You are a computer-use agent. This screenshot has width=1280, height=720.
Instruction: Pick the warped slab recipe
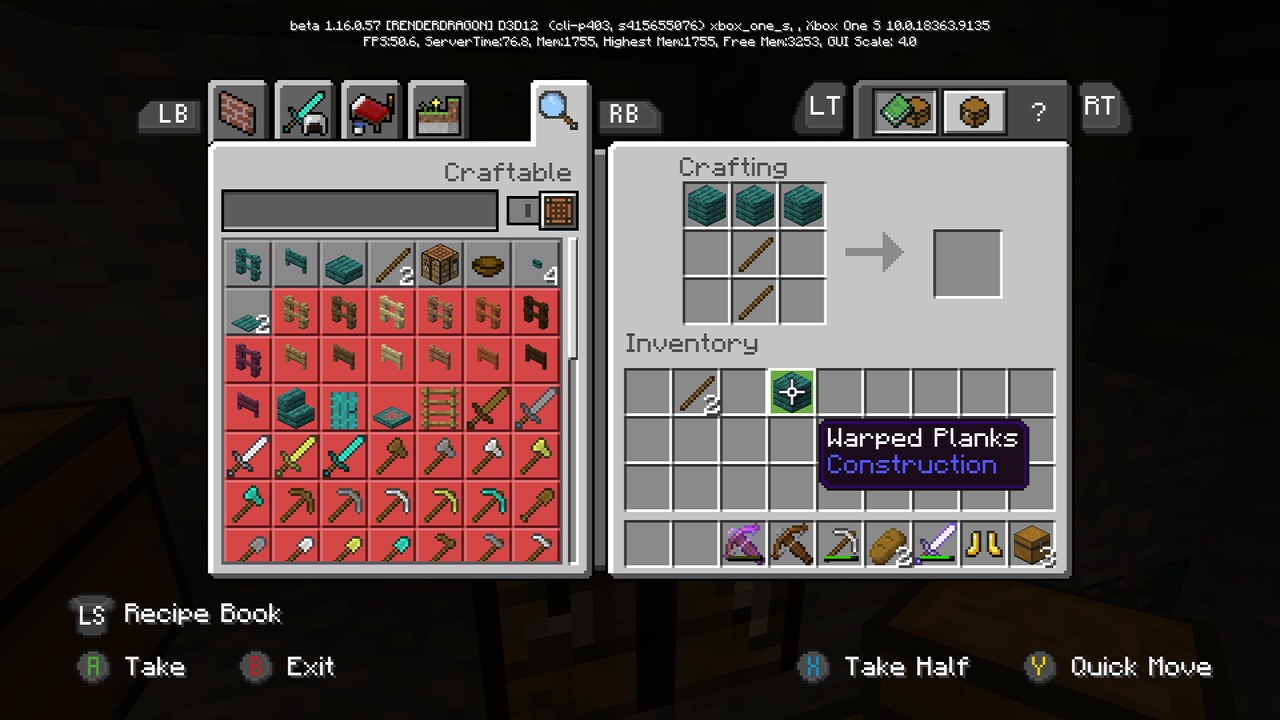pyautogui.click(x=344, y=265)
